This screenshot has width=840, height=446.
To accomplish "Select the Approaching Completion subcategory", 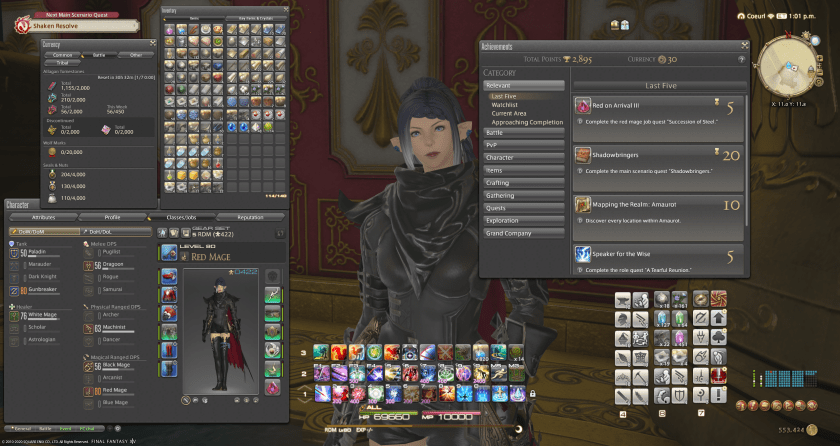I will pos(527,122).
